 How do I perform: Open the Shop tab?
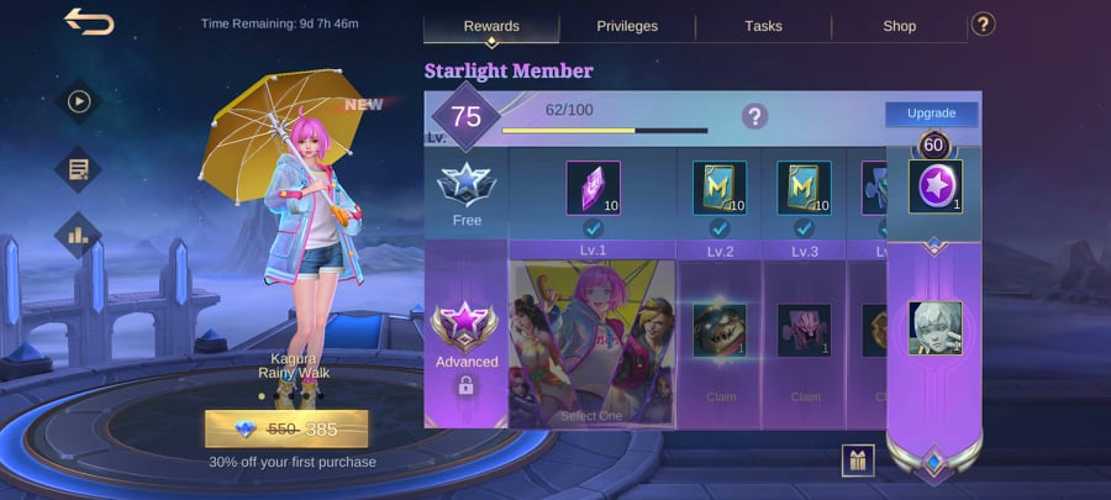click(x=899, y=26)
